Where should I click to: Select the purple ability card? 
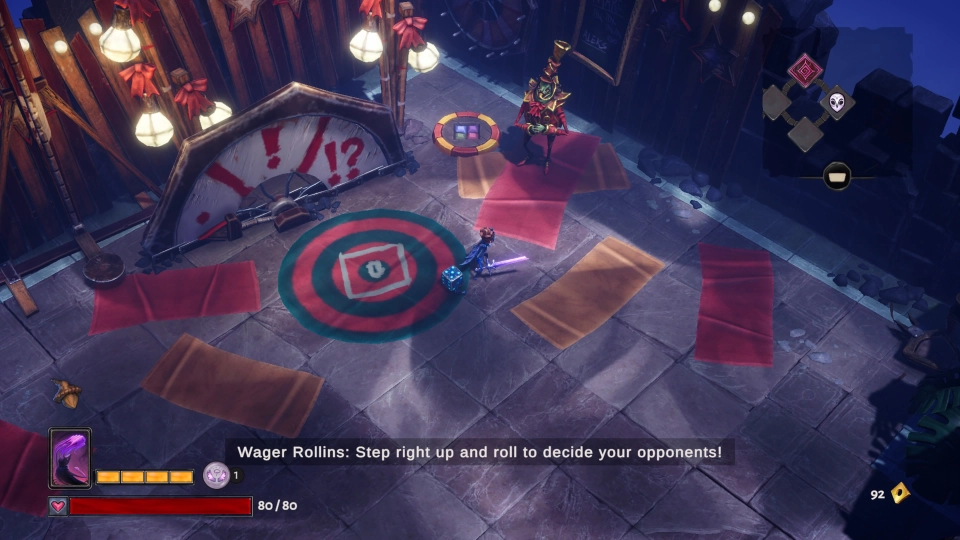pyautogui.click(x=70, y=458)
